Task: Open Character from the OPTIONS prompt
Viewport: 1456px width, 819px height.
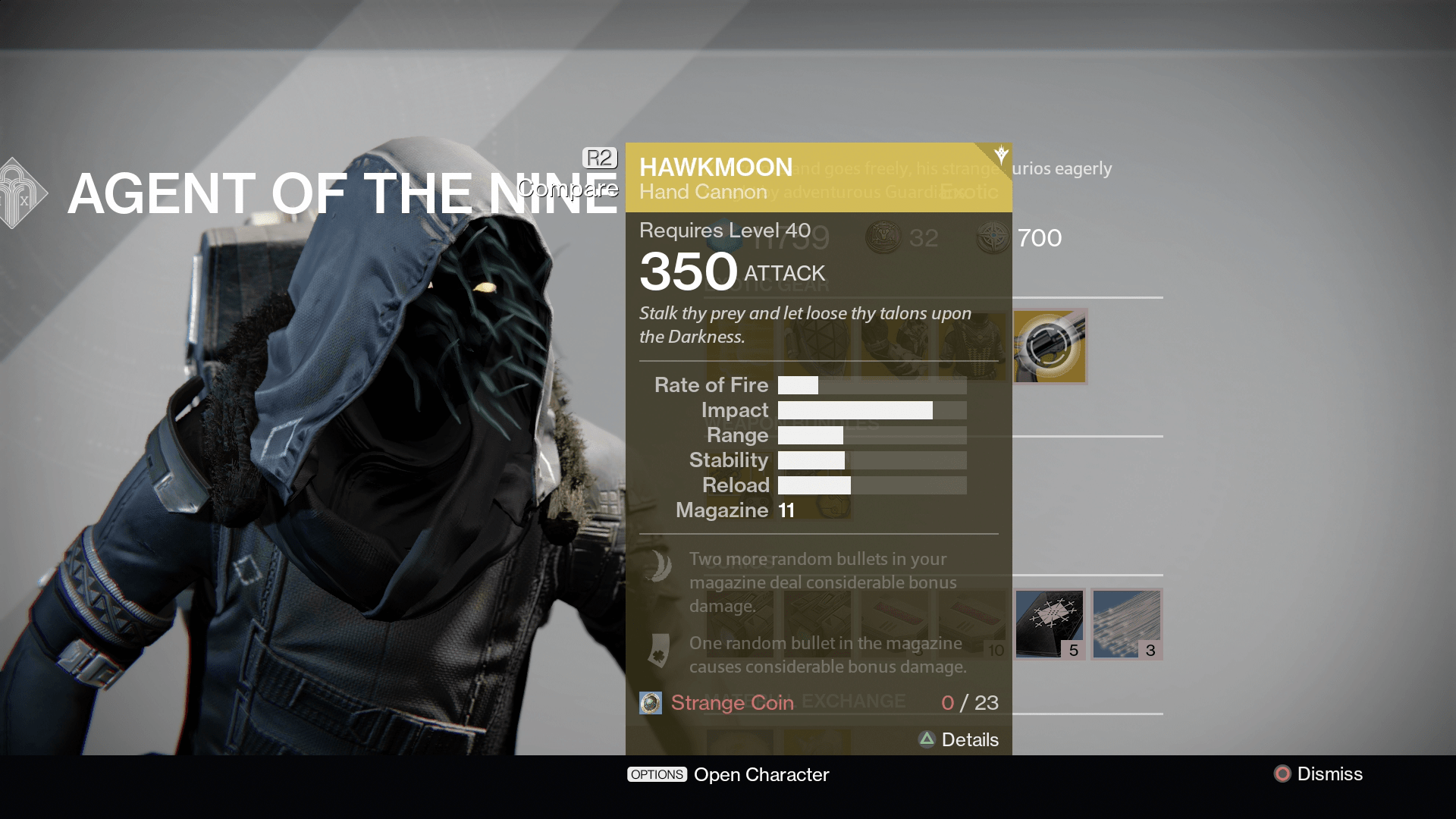Action: 728,774
